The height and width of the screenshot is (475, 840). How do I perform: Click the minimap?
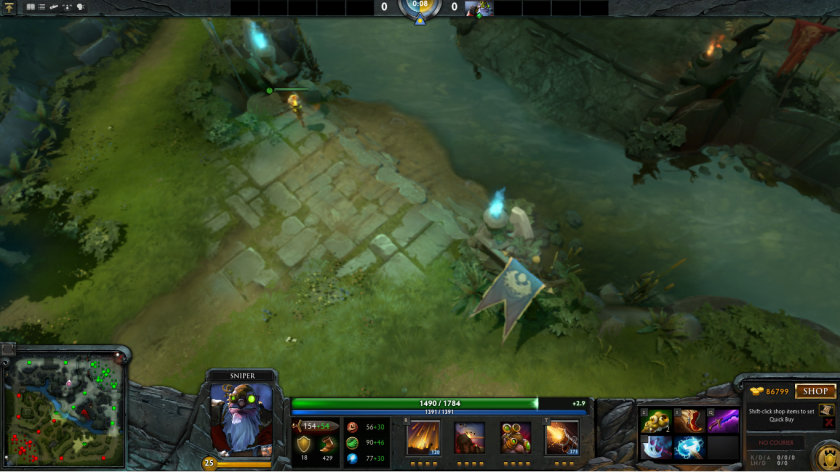pos(63,410)
